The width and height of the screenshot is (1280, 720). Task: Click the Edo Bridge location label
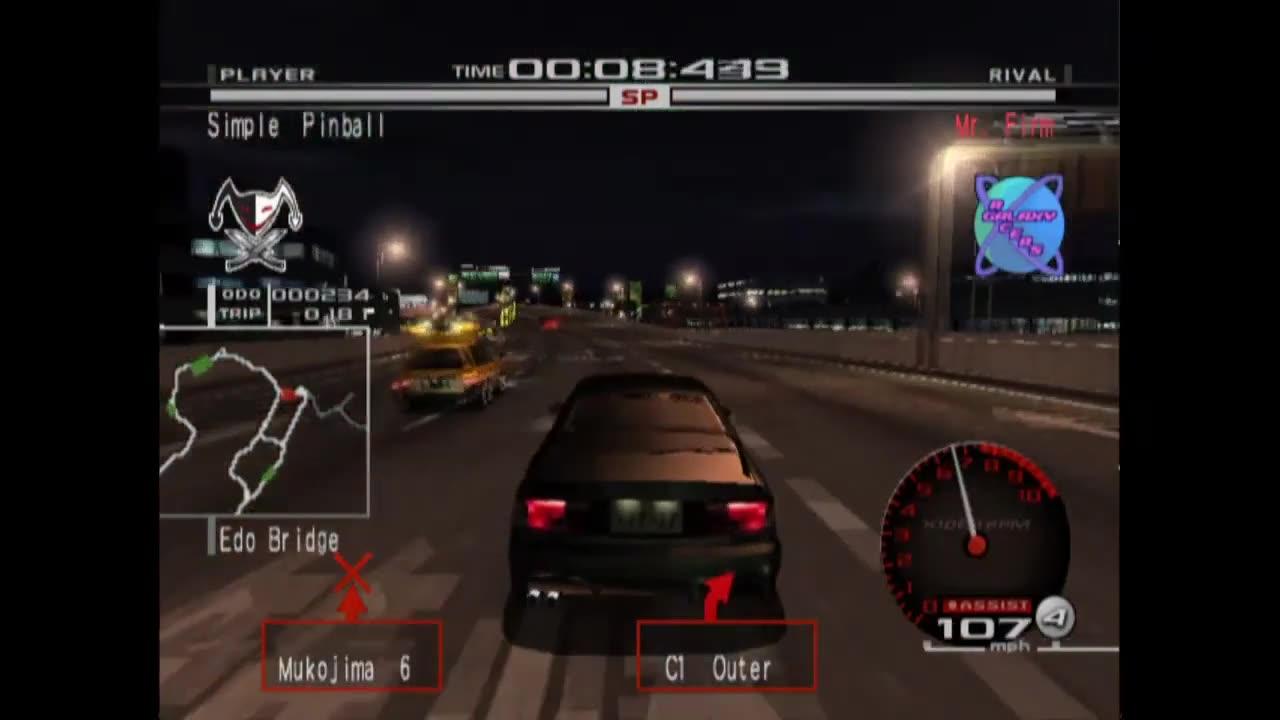pos(280,540)
